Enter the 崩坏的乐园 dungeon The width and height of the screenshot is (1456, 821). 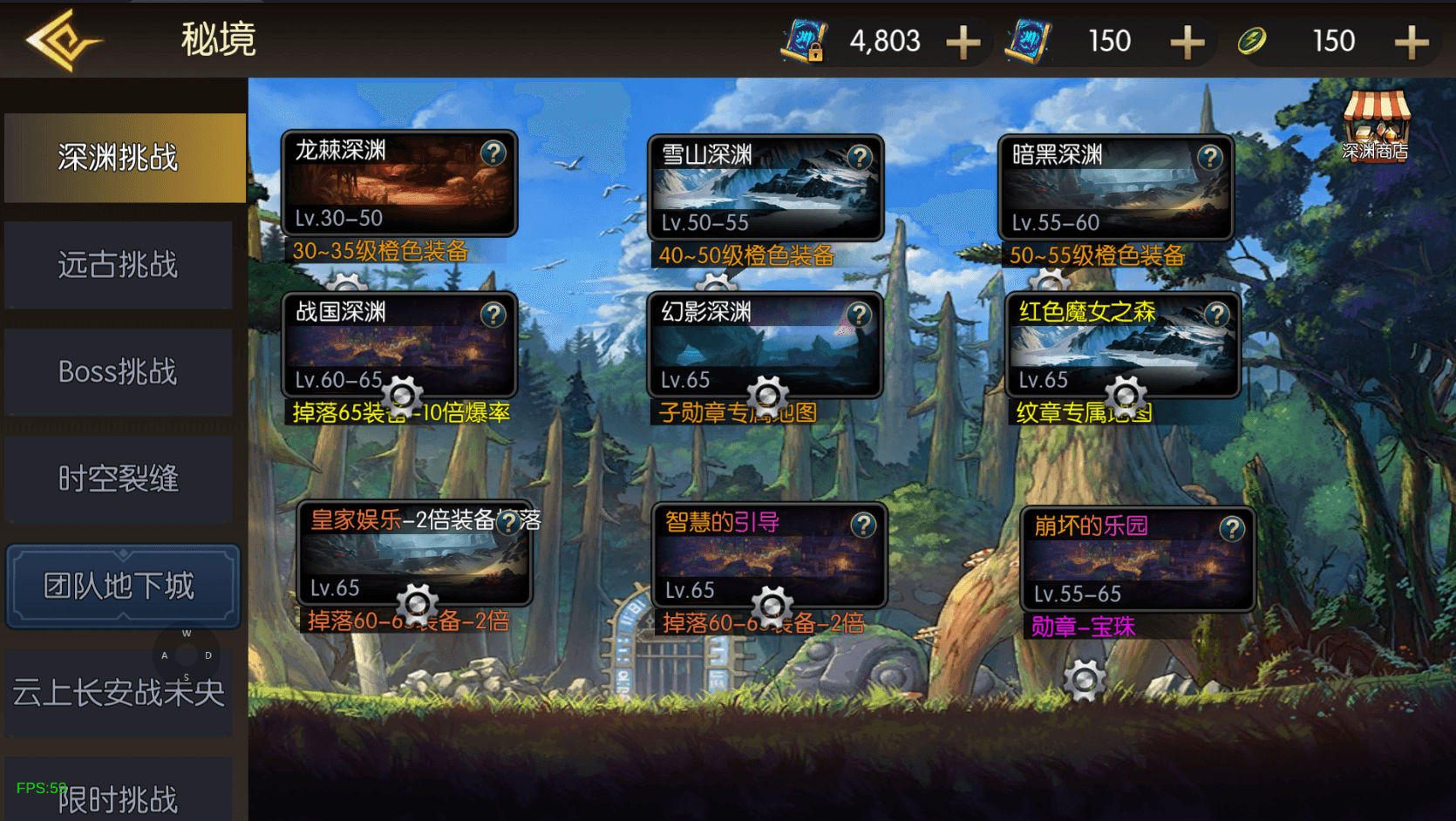point(1138,560)
